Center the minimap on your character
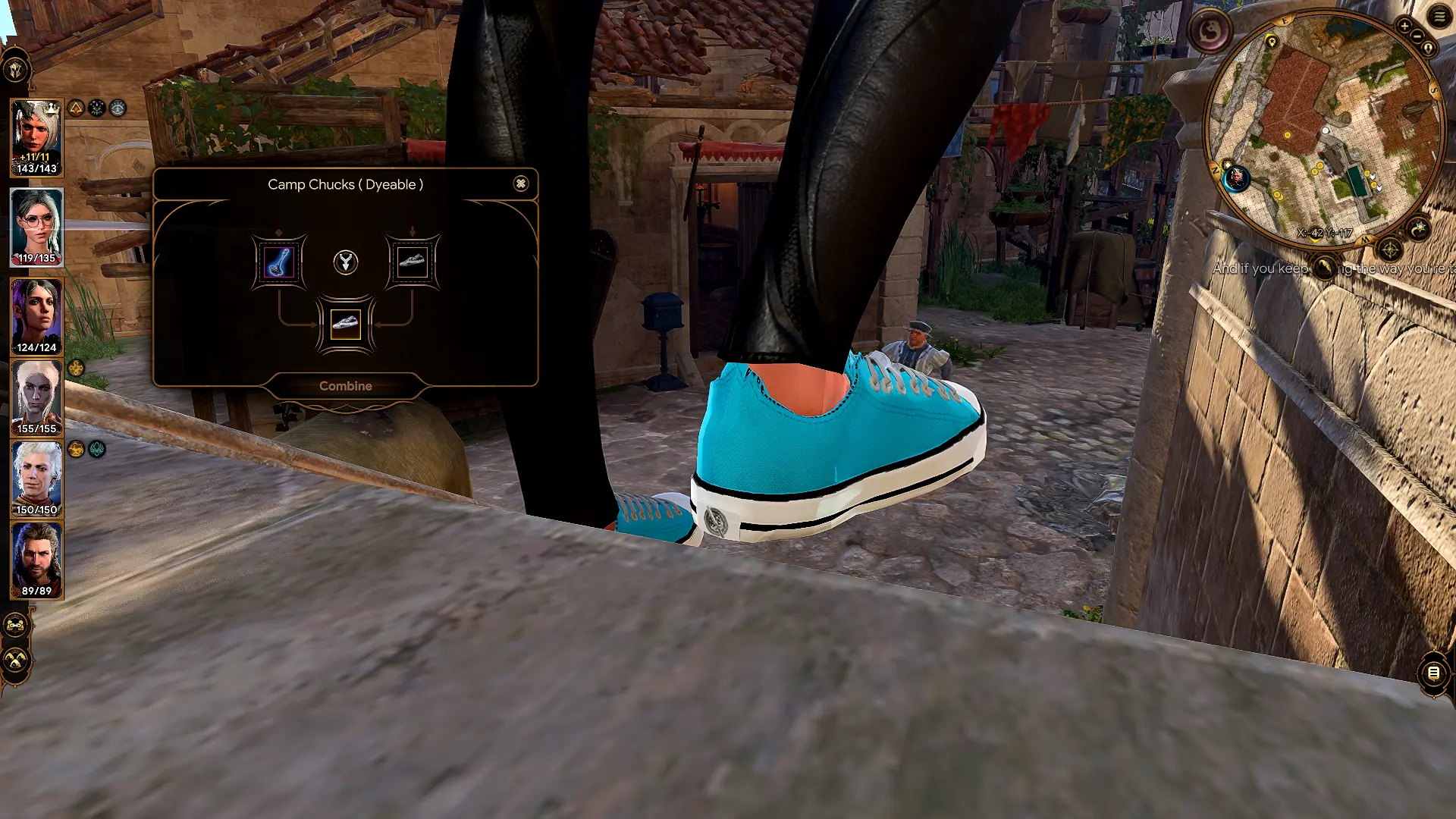Image resolution: width=1456 pixels, height=819 pixels. click(1427, 47)
